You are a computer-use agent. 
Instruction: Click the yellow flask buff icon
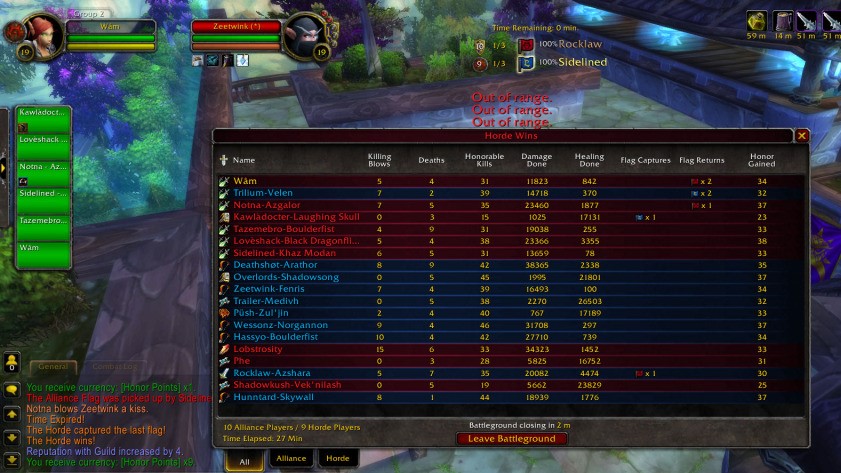756,21
